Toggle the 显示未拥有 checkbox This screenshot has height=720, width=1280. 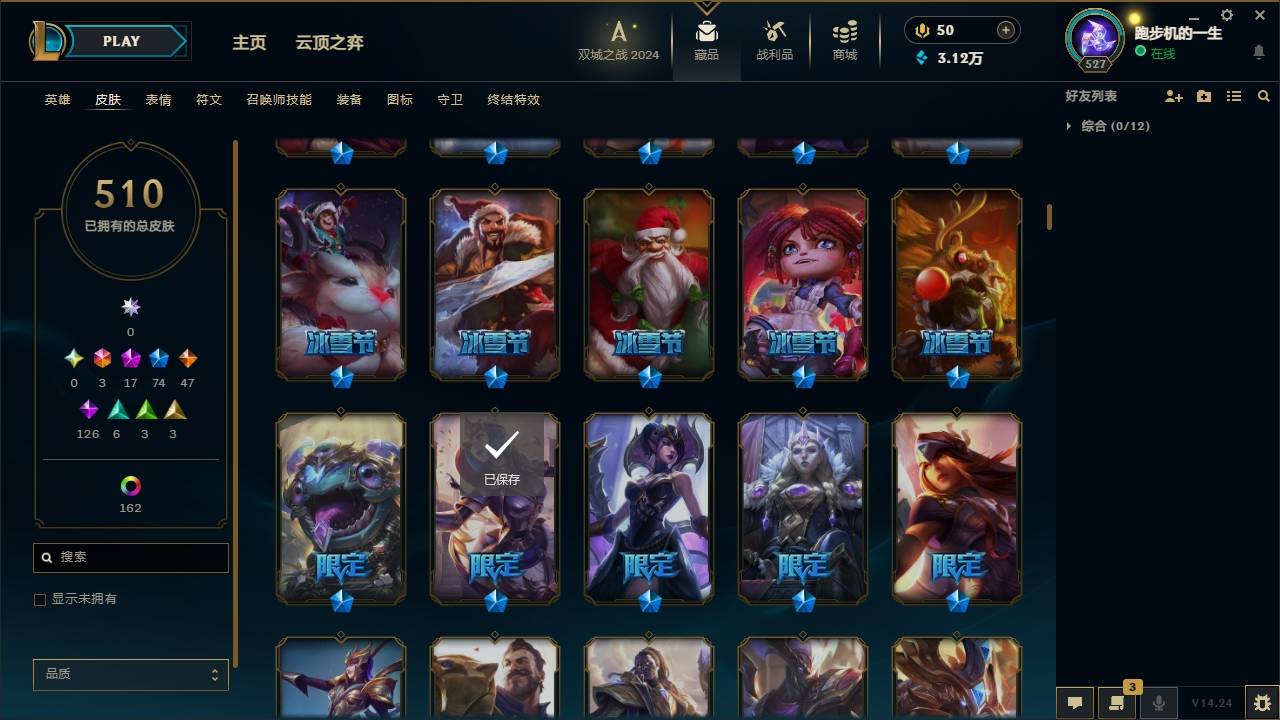[x=40, y=599]
